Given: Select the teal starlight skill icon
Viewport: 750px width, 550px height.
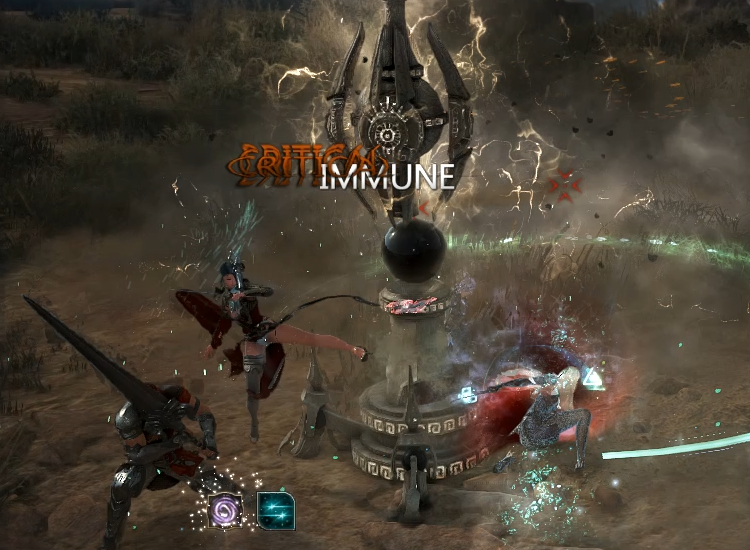Looking at the screenshot, I should pos(275,510).
